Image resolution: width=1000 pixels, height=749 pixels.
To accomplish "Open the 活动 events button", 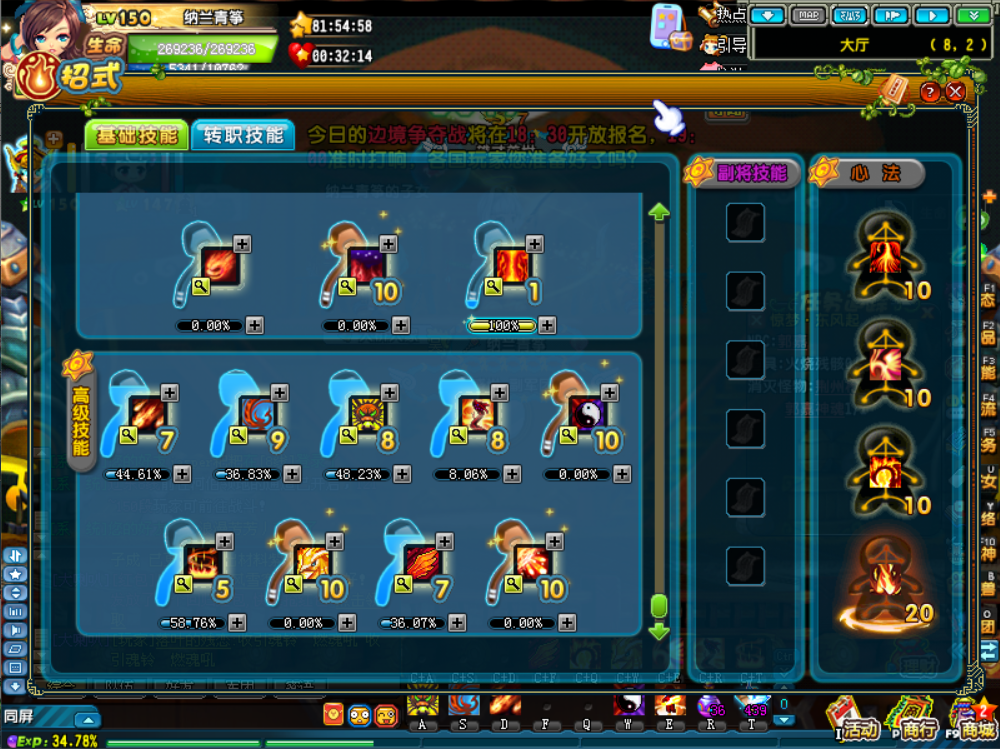I will 852,720.
